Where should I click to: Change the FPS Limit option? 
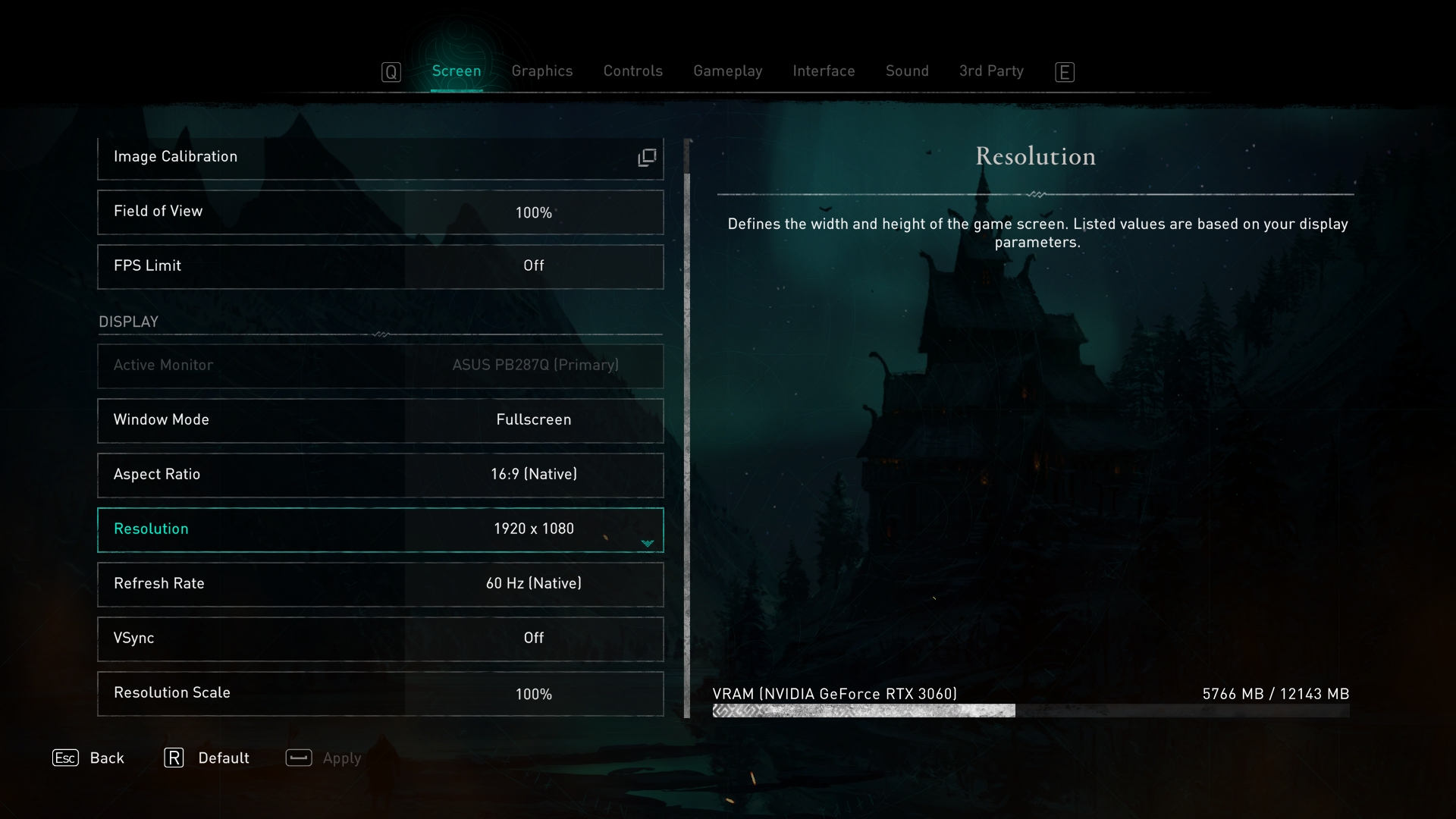(x=380, y=266)
